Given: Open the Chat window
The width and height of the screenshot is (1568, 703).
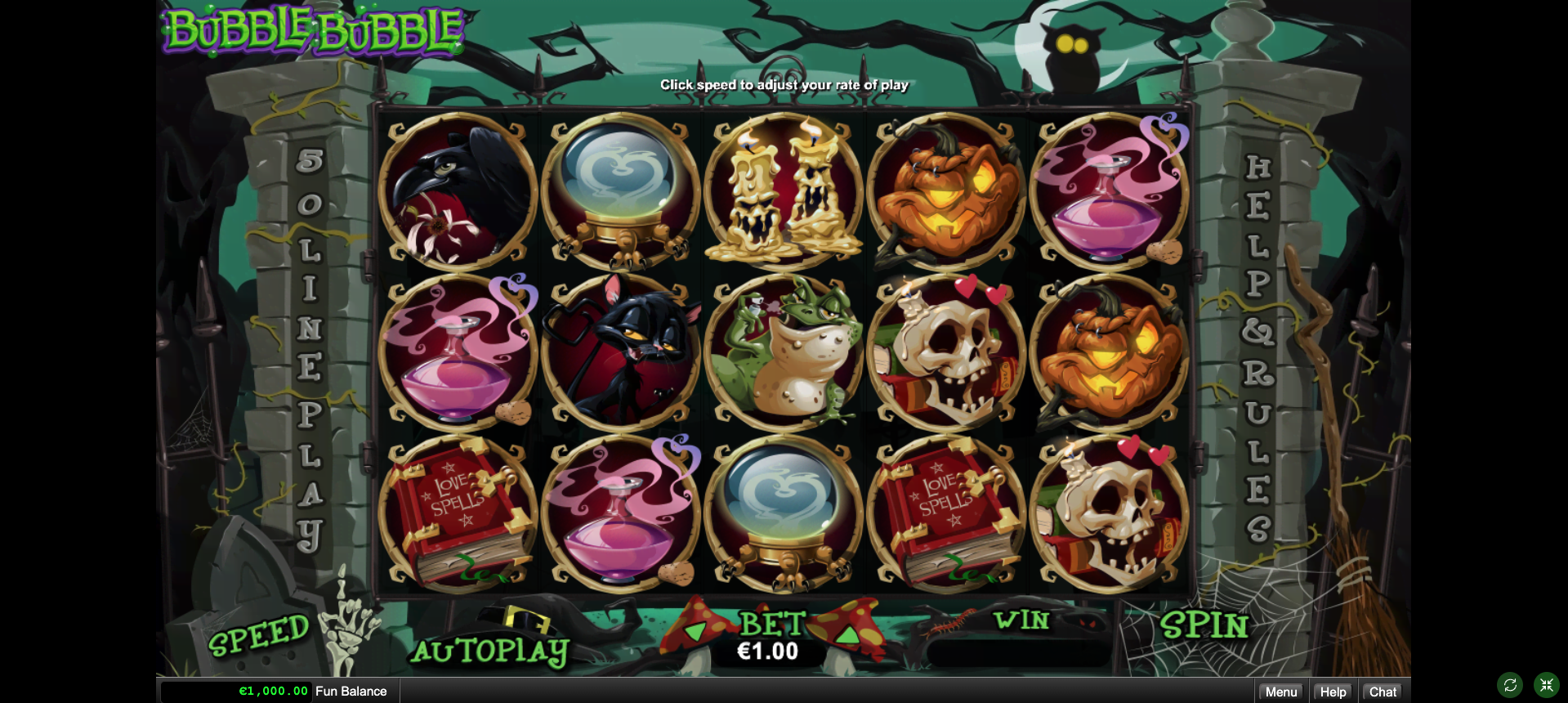Looking at the screenshot, I should 1383,692.
